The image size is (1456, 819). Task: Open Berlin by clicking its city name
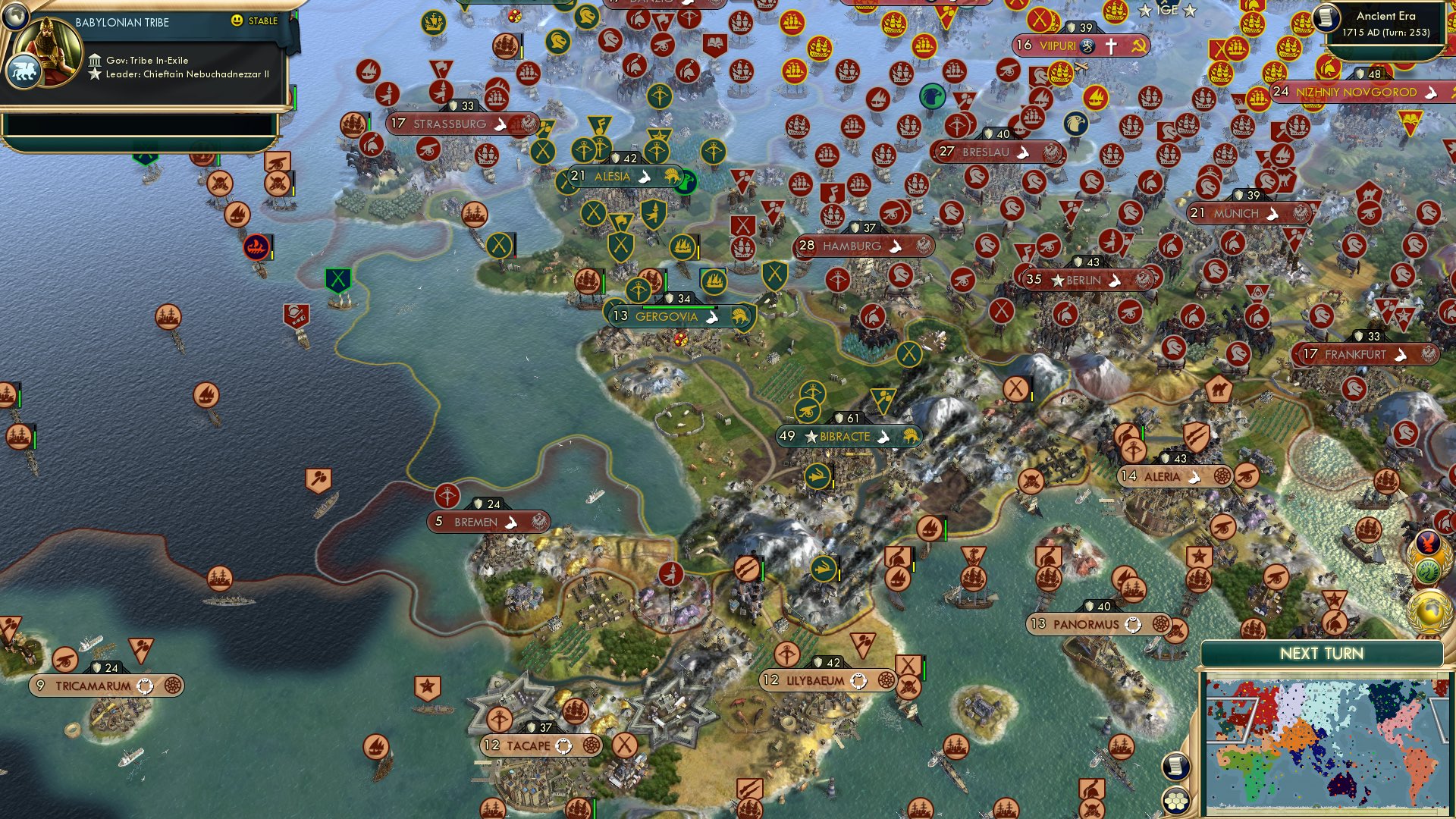(1083, 279)
